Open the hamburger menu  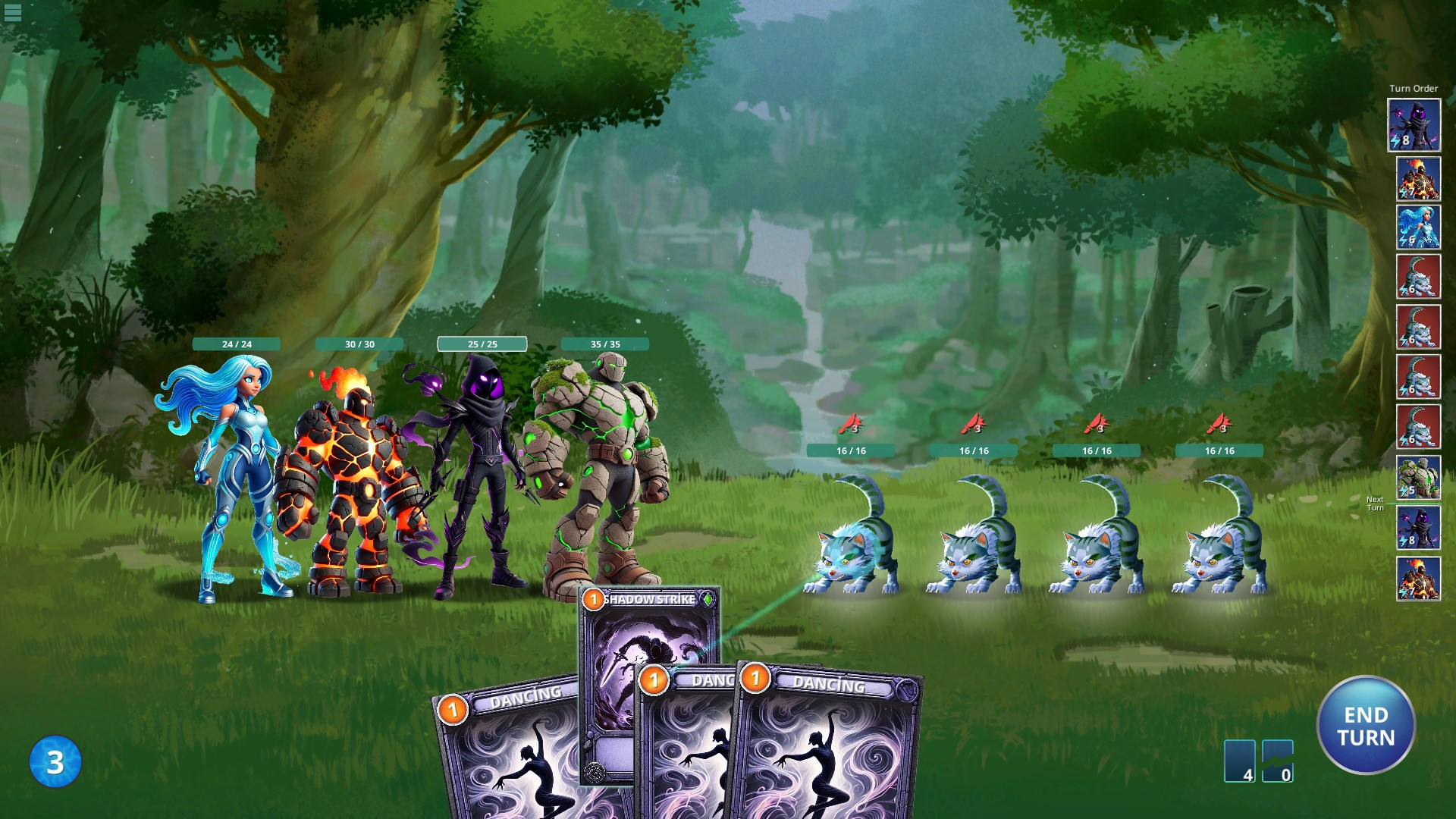click(x=13, y=12)
